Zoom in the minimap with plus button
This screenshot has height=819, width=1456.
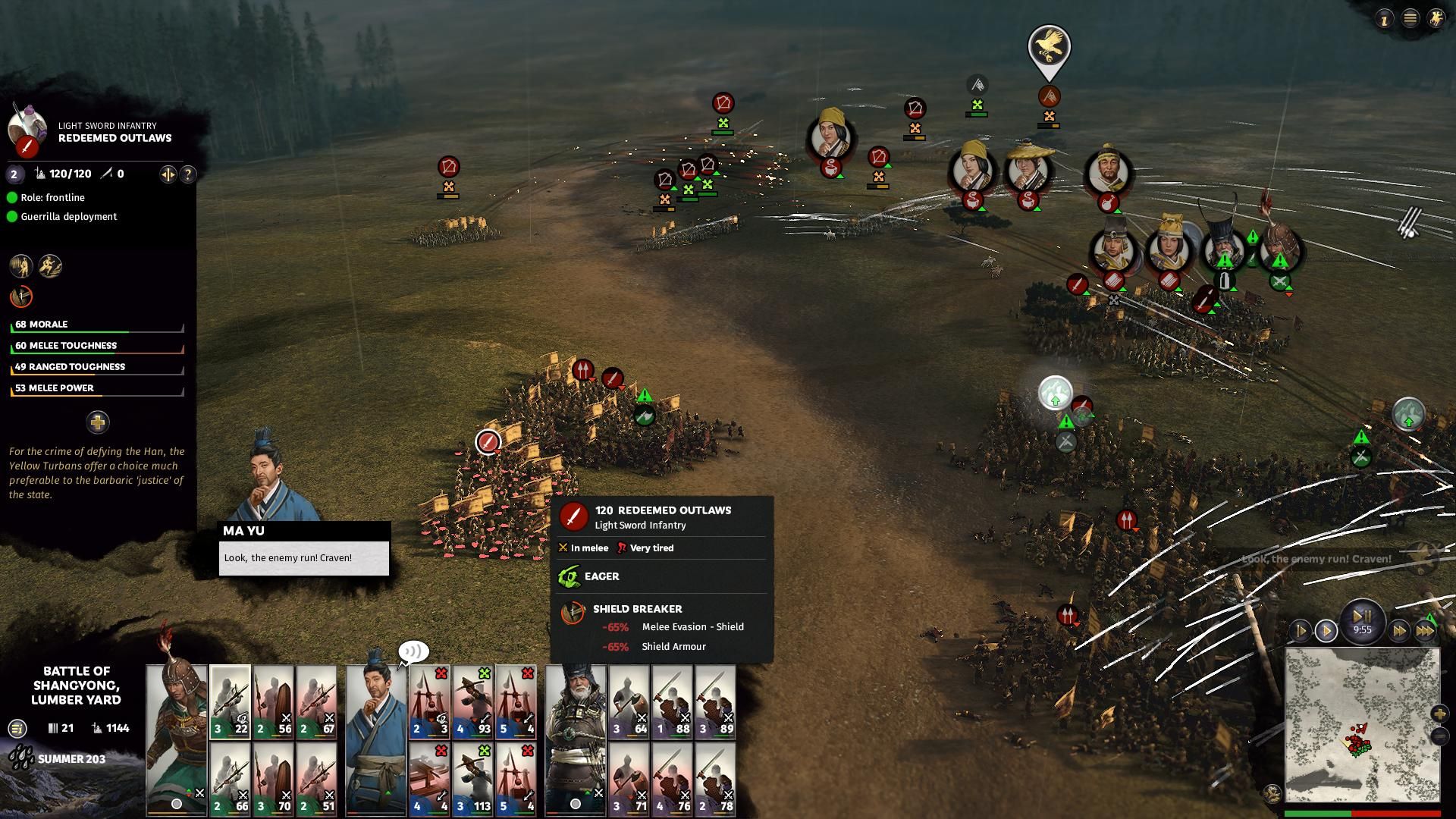pyautogui.click(x=1439, y=714)
